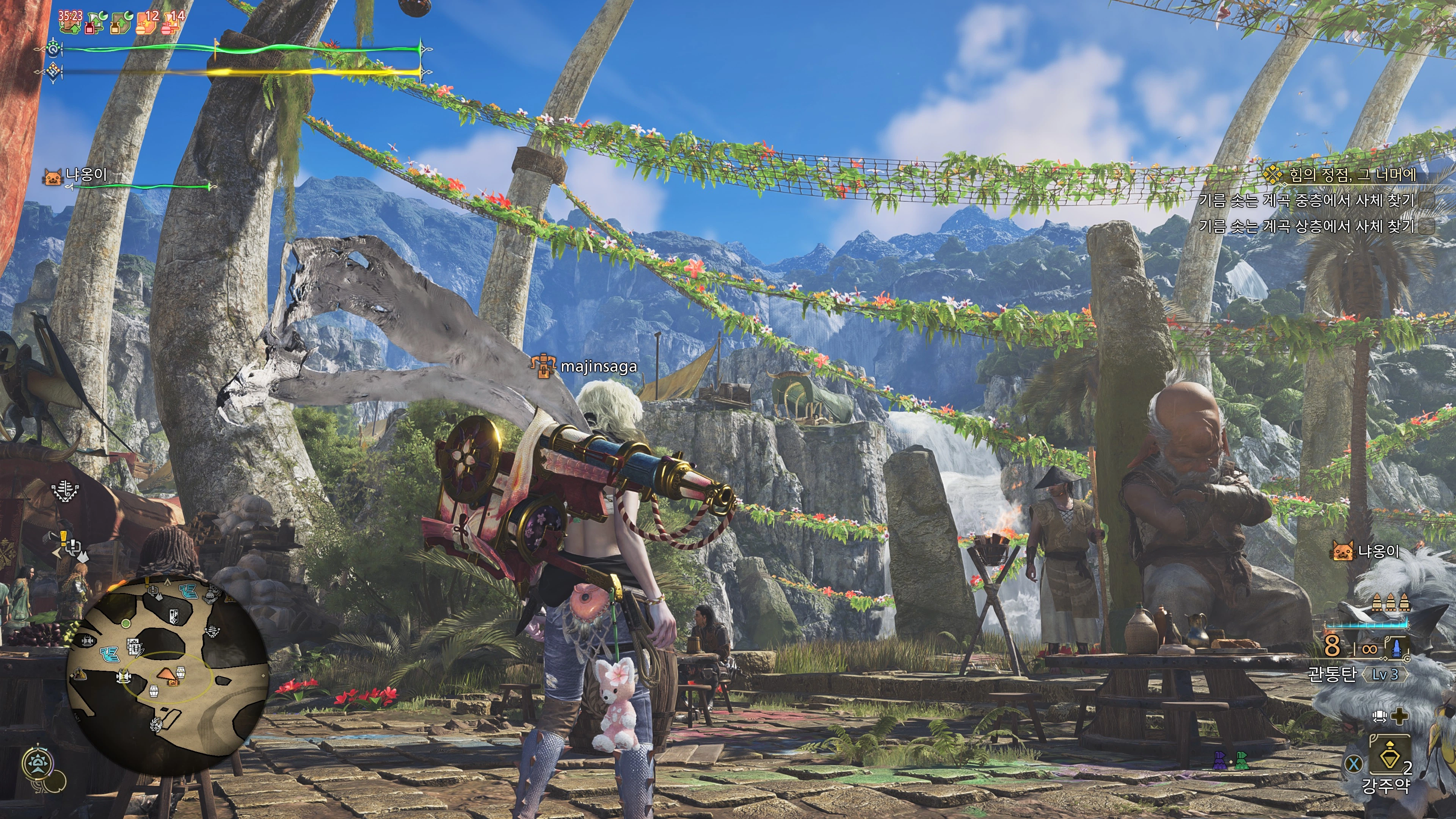Viewport: 1456px width, 819px height.
Task: Select the green circle marker on the minimap
Action: (126, 623)
